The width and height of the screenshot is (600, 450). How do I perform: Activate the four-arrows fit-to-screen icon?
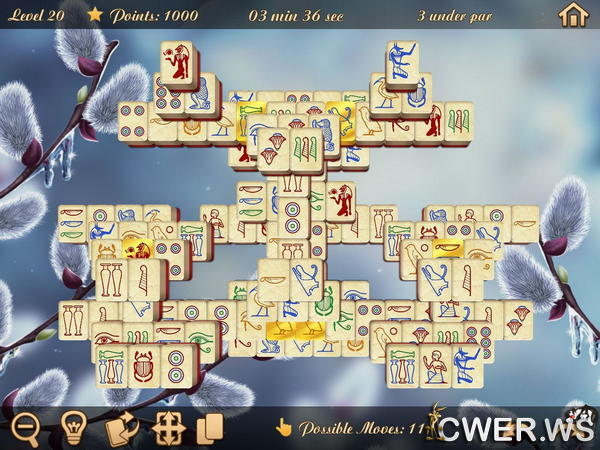click(x=166, y=429)
